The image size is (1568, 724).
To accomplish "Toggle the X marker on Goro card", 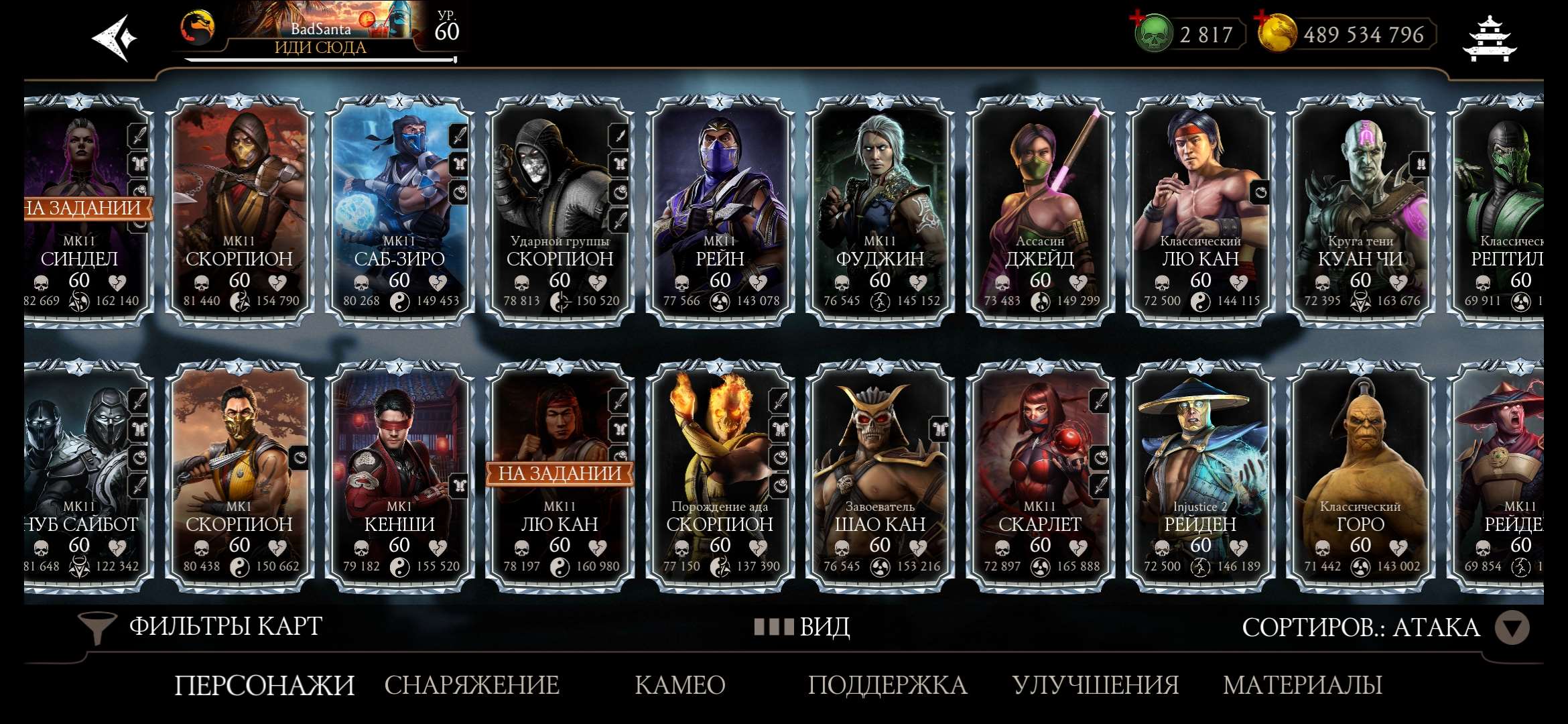I will (x=1360, y=367).
